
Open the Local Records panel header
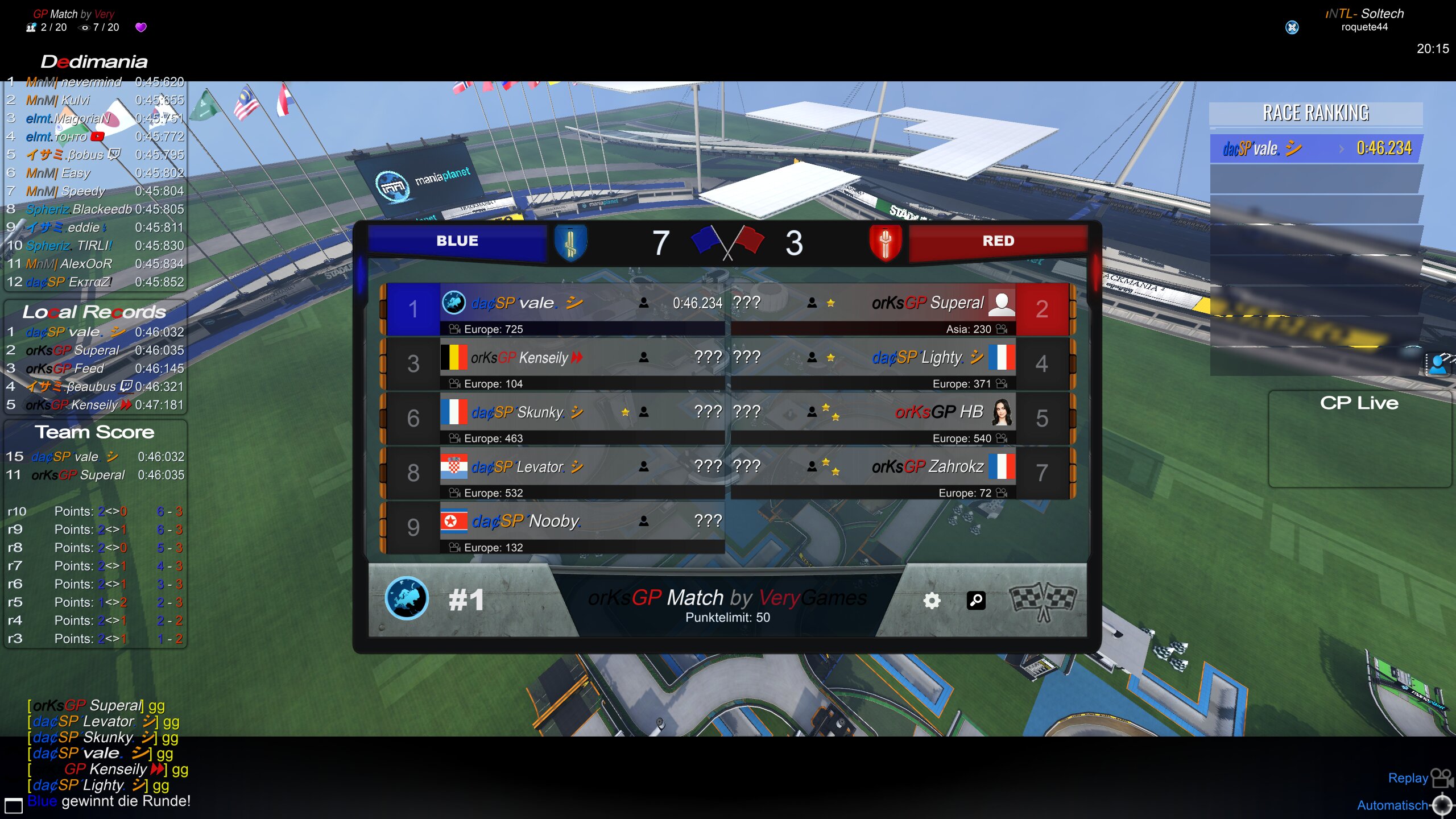[94, 312]
